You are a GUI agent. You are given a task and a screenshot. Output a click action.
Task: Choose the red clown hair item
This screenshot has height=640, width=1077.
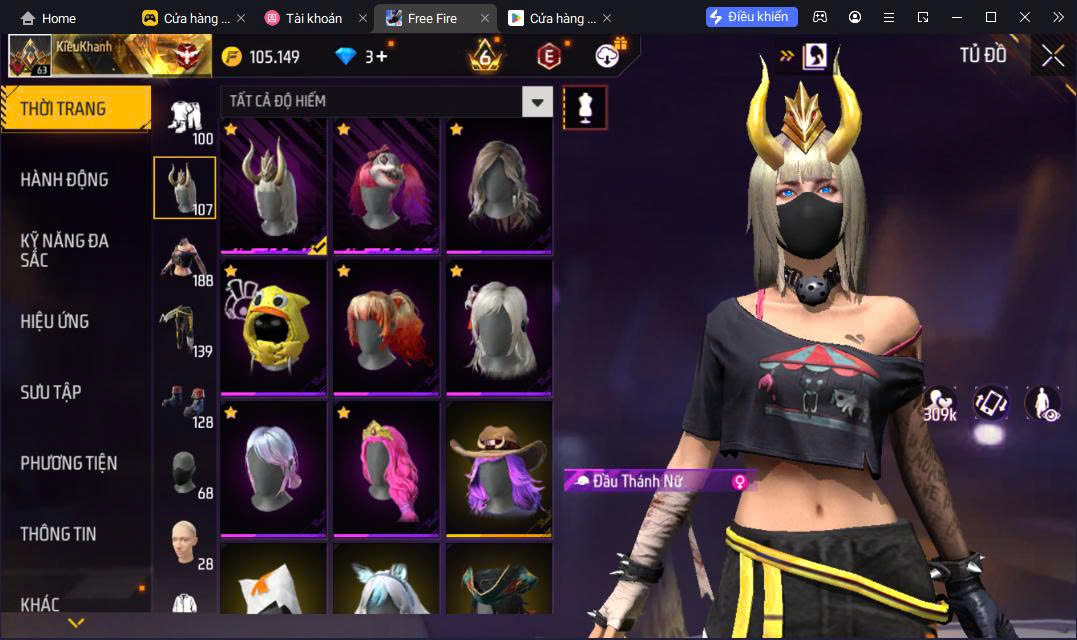(386, 185)
